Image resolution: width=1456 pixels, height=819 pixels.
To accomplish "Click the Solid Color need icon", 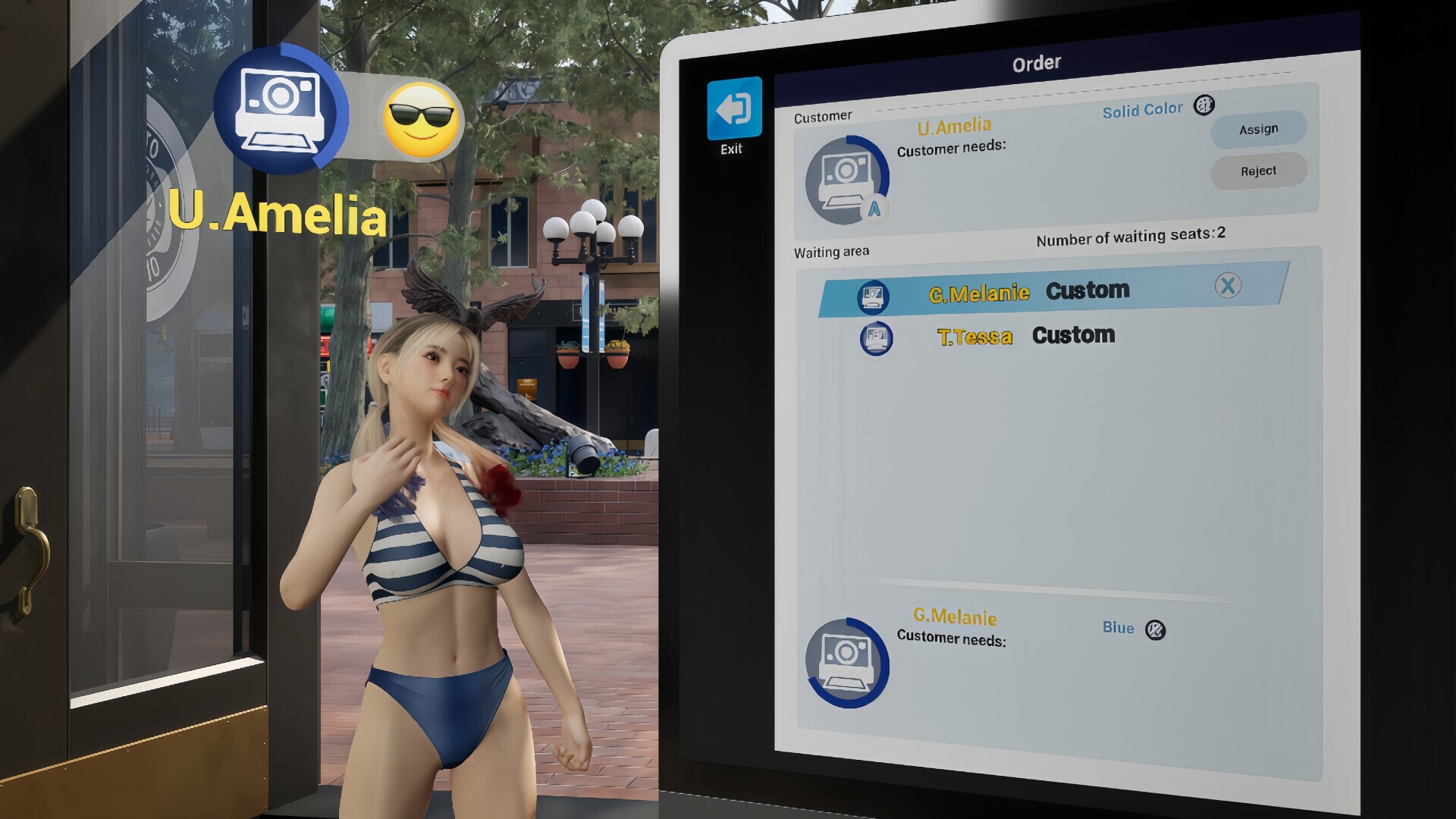I will [1203, 105].
